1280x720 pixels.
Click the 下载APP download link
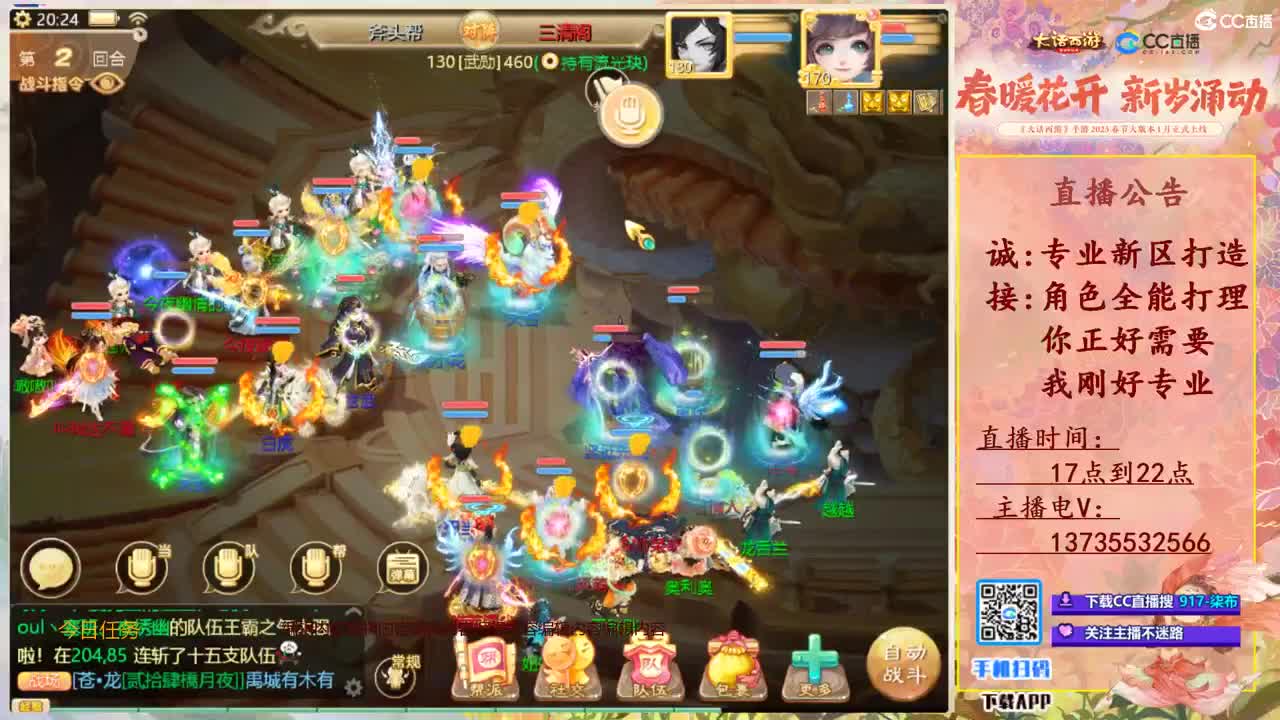pyautogui.click(x=1016, y=700)
